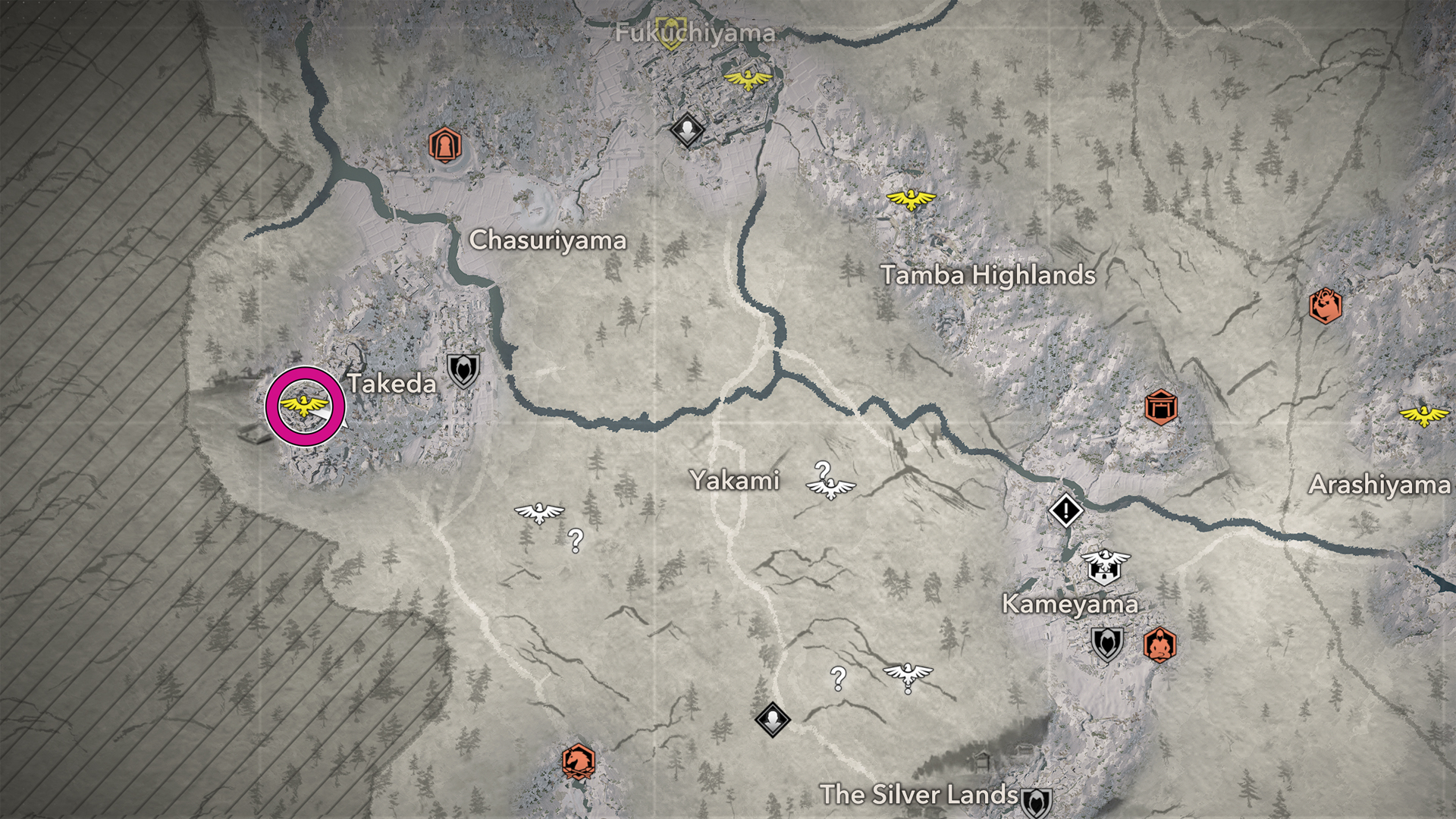Choose the orange meditating figure marker
1456x819 pixels.
1159,645
